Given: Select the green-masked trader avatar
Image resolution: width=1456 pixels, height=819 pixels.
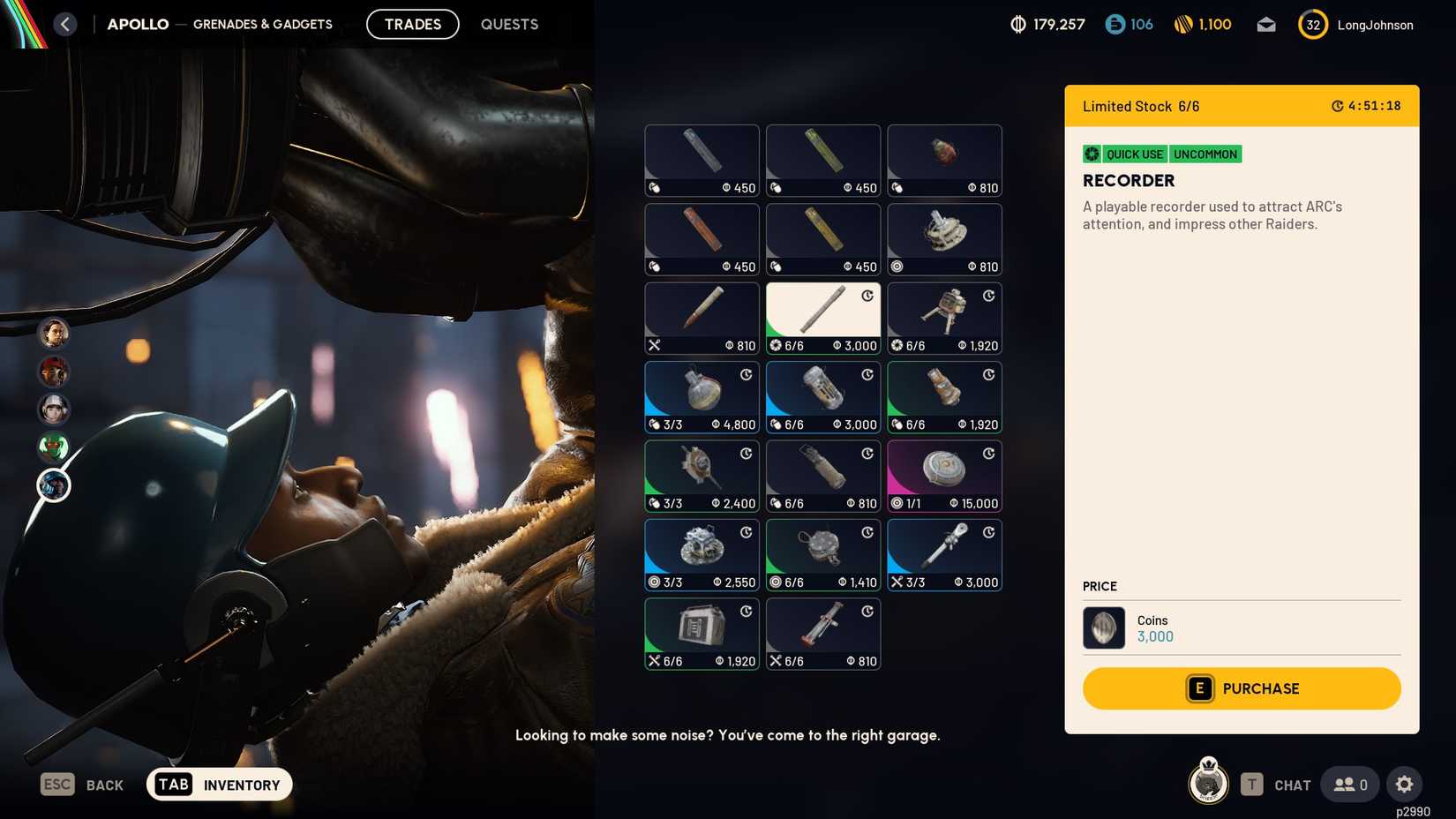Looking at the screenshot, I should tap(54, 447).
